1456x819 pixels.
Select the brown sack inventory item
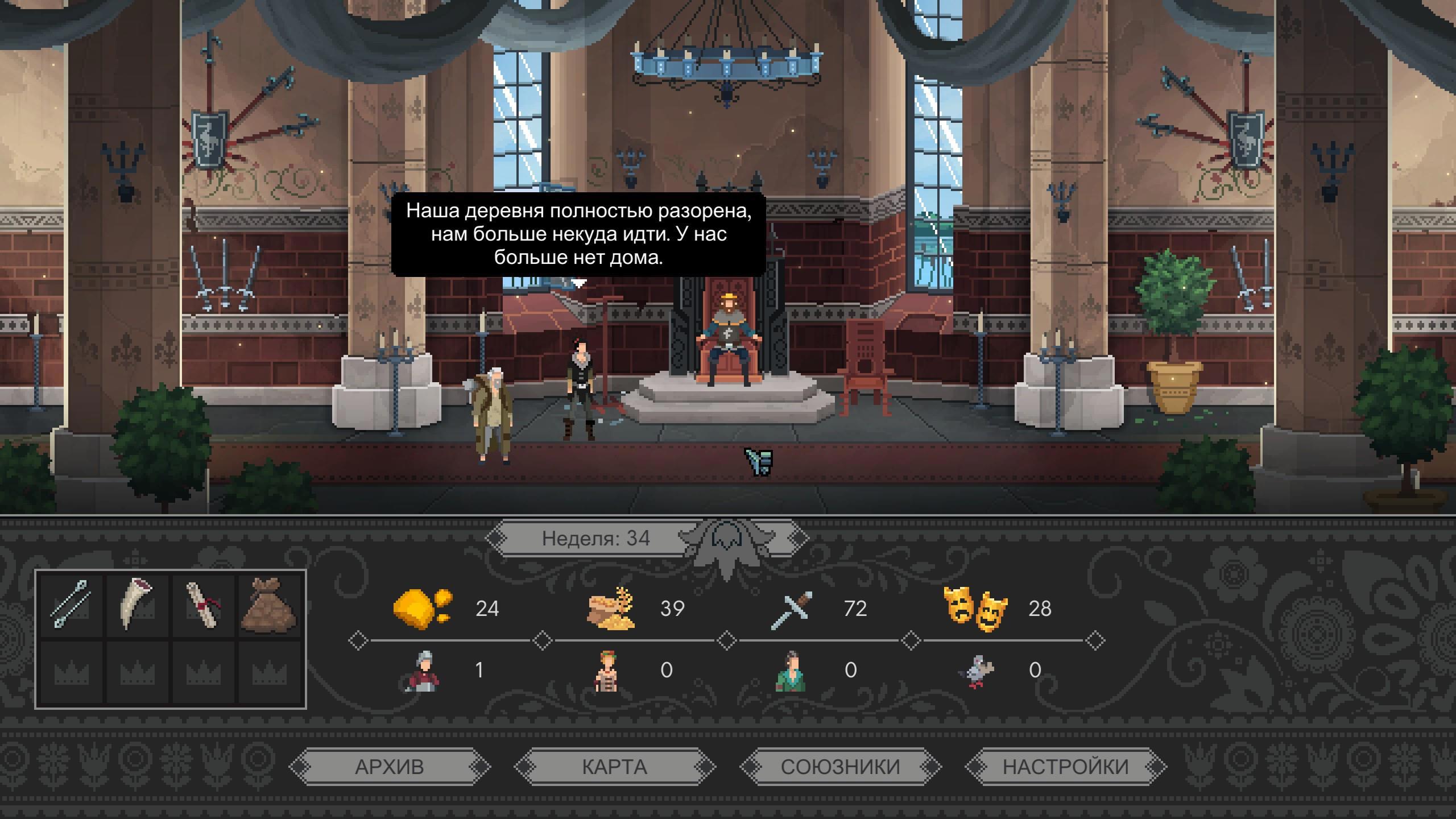coord(268,604)
